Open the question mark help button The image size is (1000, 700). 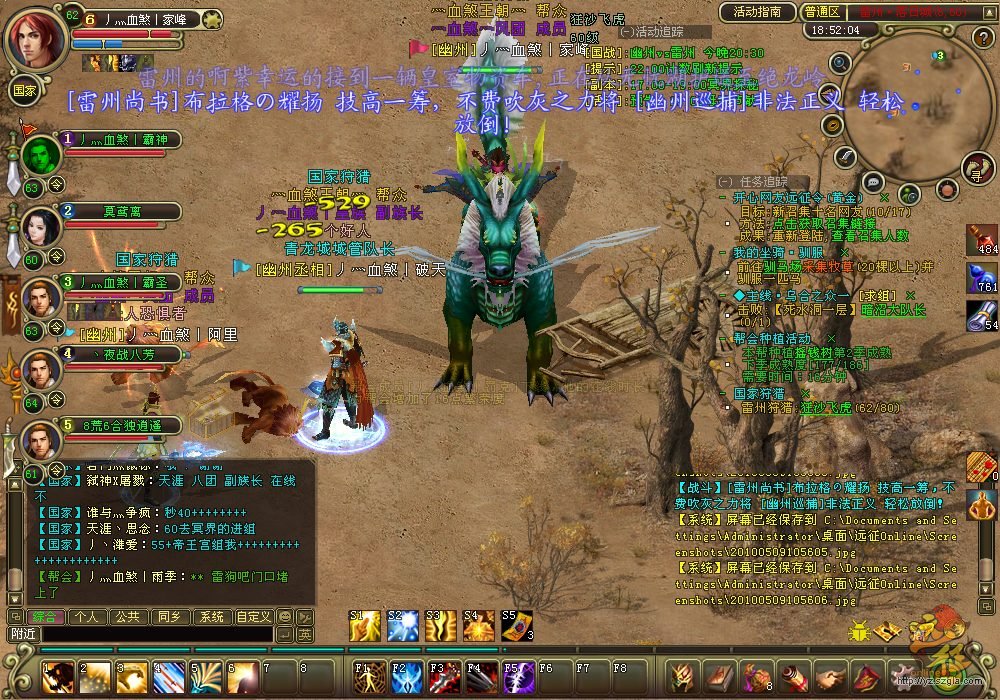(982, 38)
